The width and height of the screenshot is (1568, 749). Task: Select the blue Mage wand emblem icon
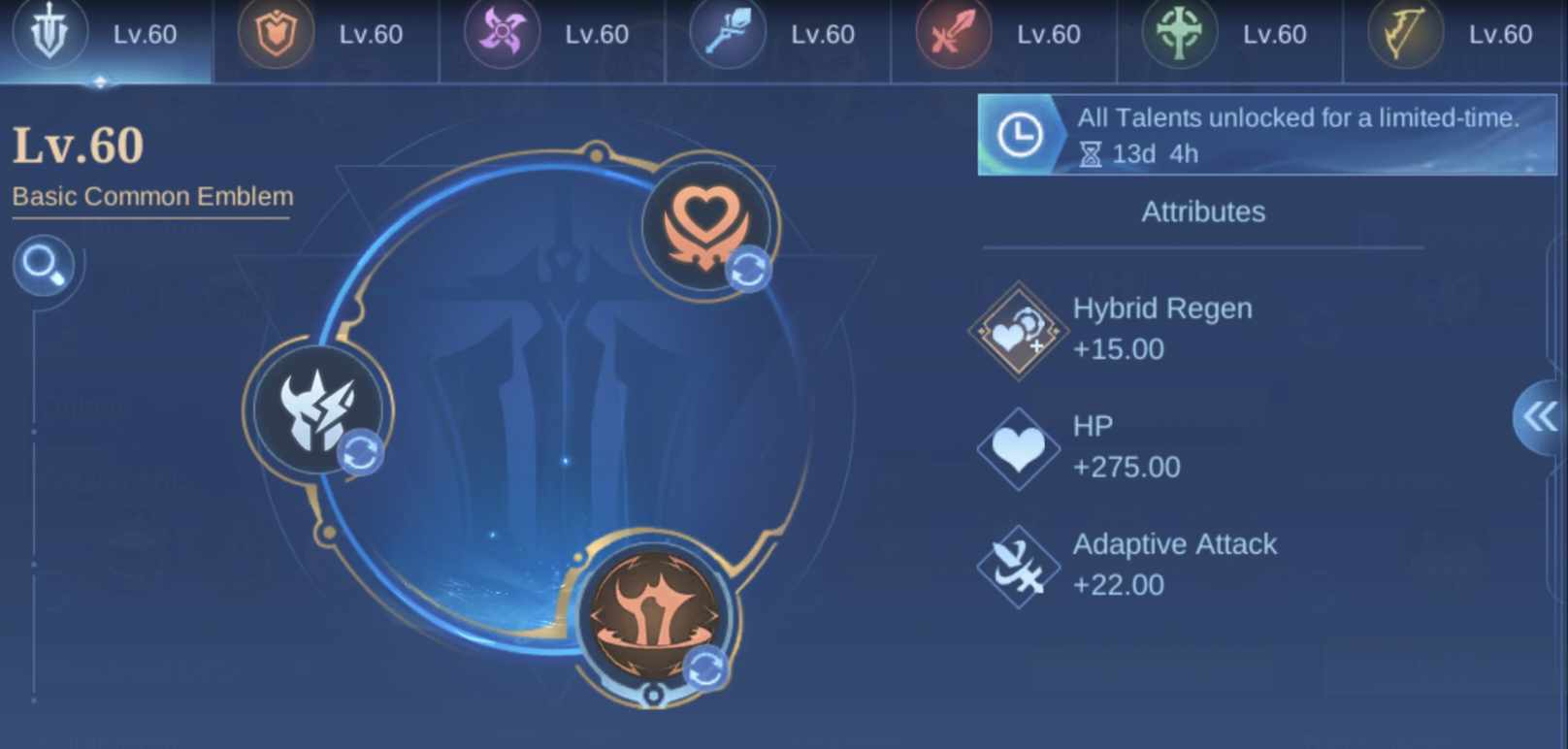click(x=728, y=35)
